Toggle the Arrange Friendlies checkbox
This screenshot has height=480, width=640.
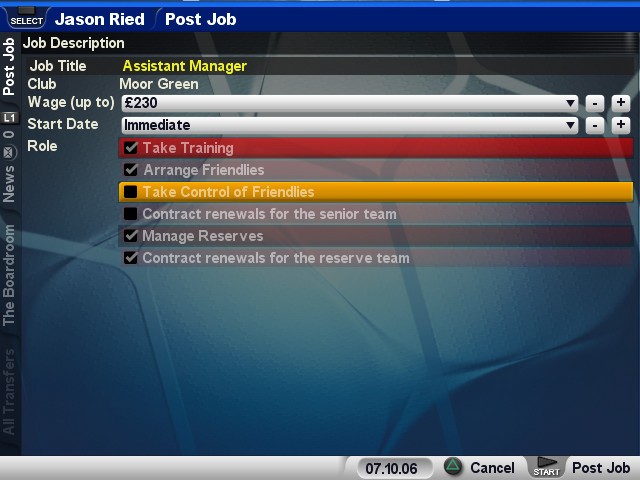[131, 170]
